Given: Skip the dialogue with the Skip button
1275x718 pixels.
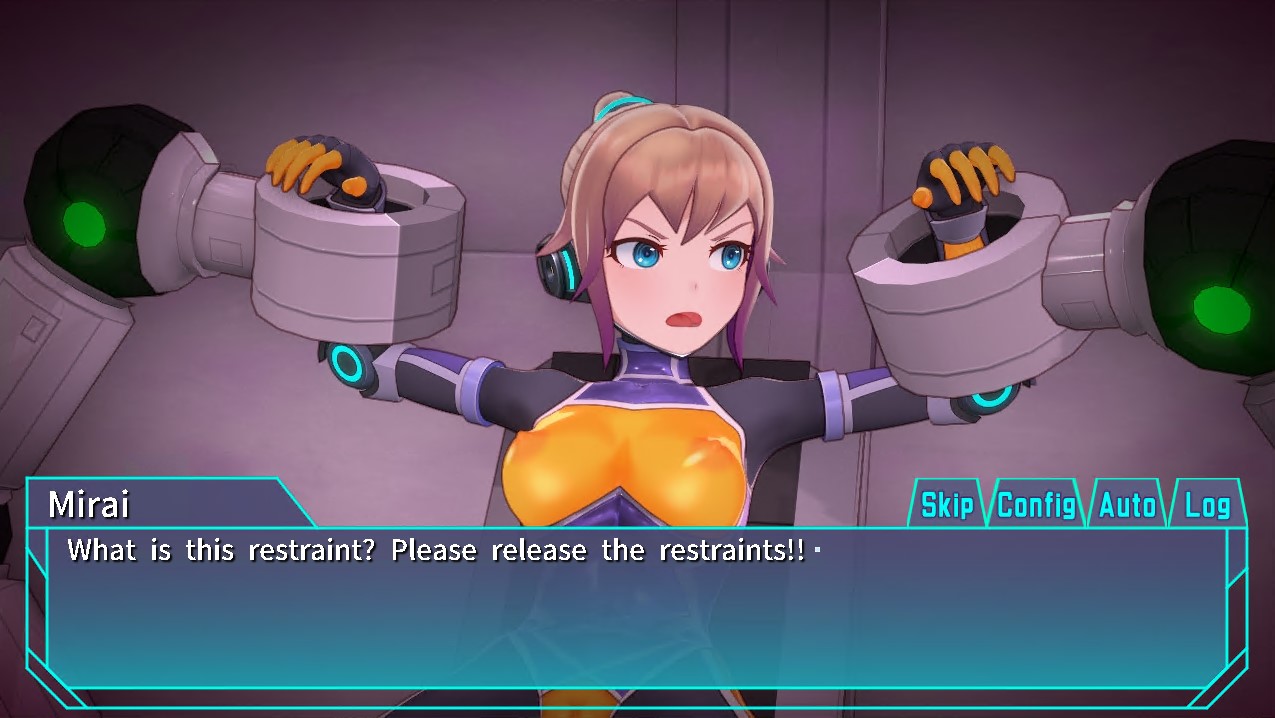Looking at the screenshot, I should point(946,505).
